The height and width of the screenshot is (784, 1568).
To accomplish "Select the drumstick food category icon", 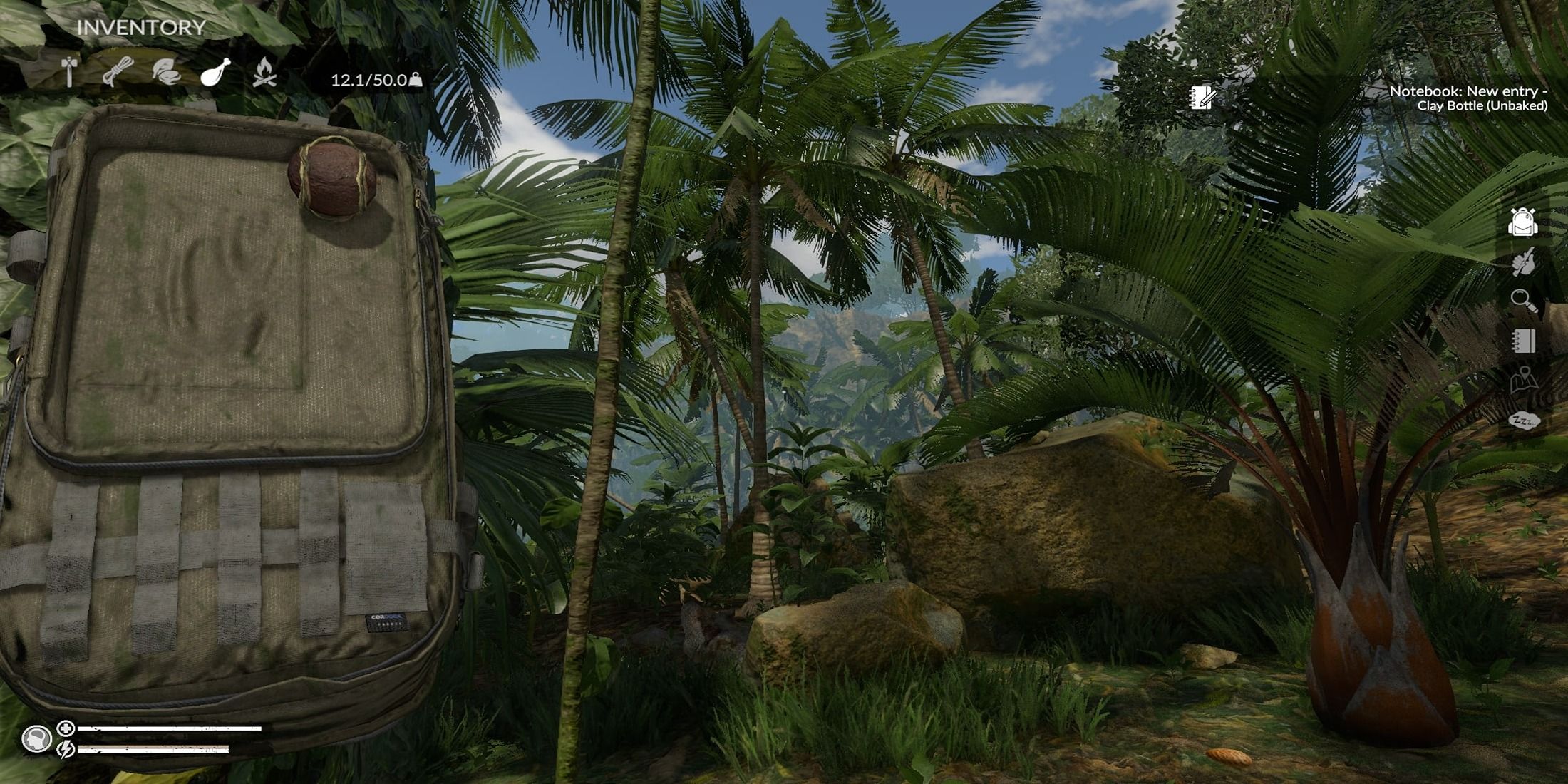I will [x=215, y=71].
